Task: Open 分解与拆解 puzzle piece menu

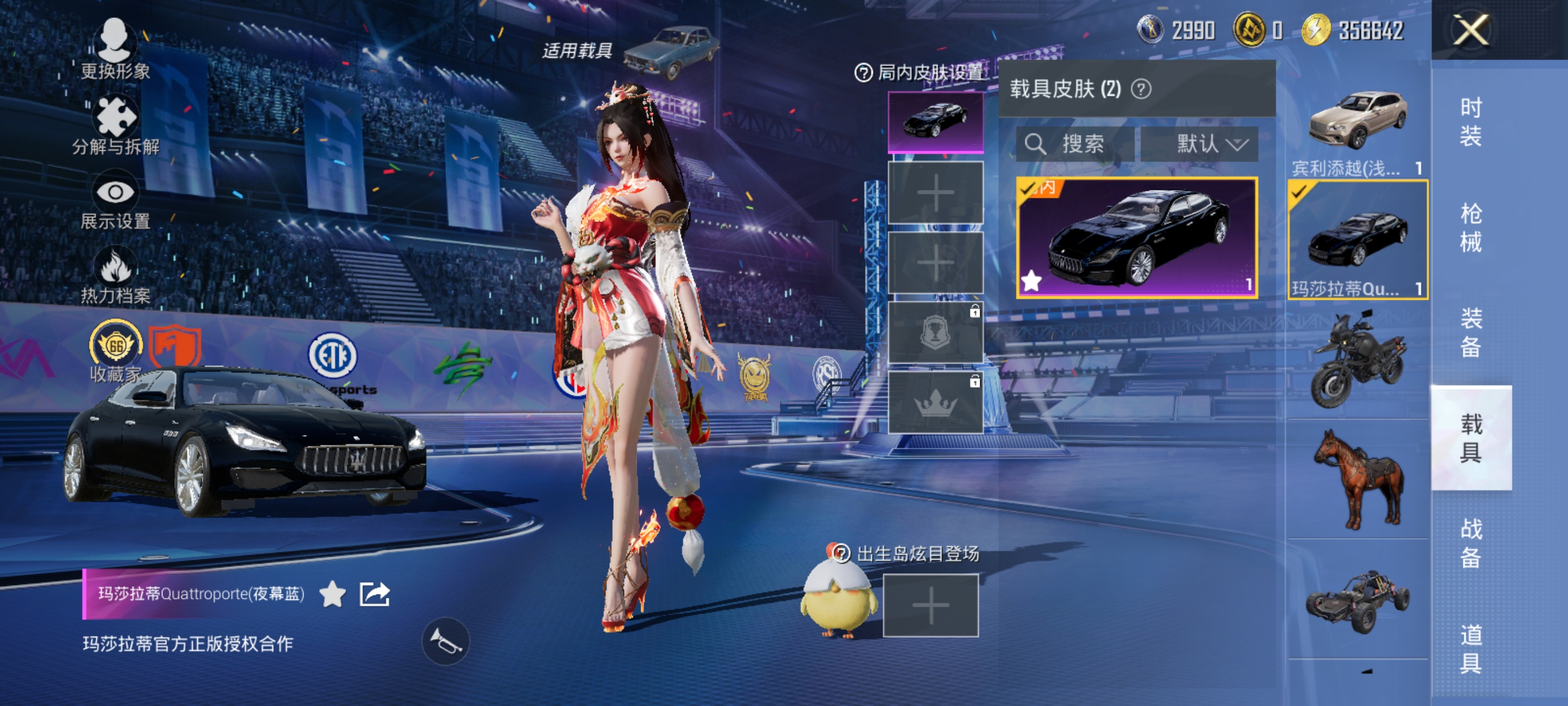Action: tap(115, 125)
